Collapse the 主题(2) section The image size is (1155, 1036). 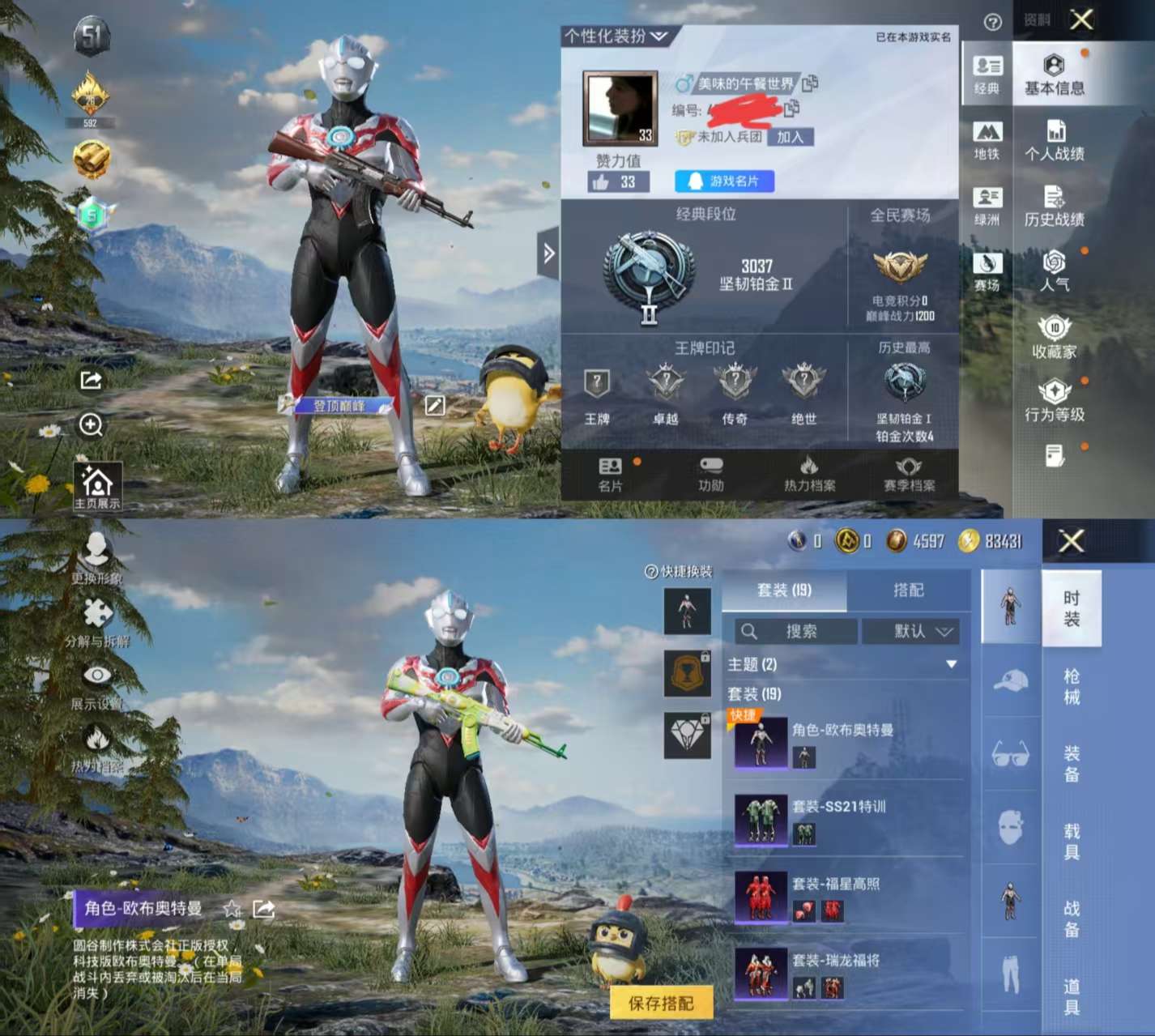953,664
